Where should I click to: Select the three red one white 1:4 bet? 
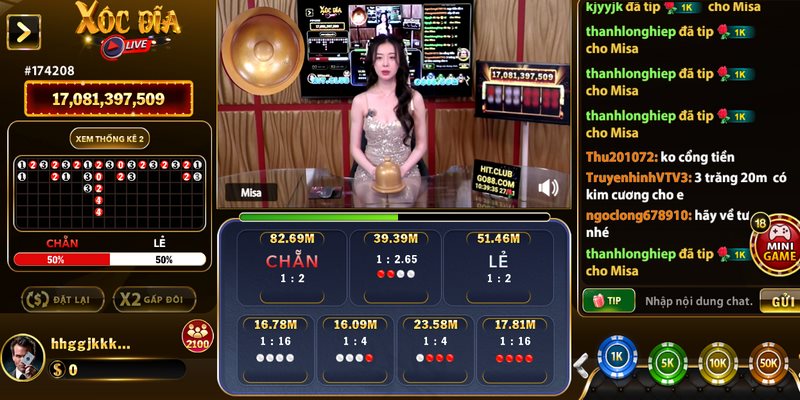(x=433, y=347)
